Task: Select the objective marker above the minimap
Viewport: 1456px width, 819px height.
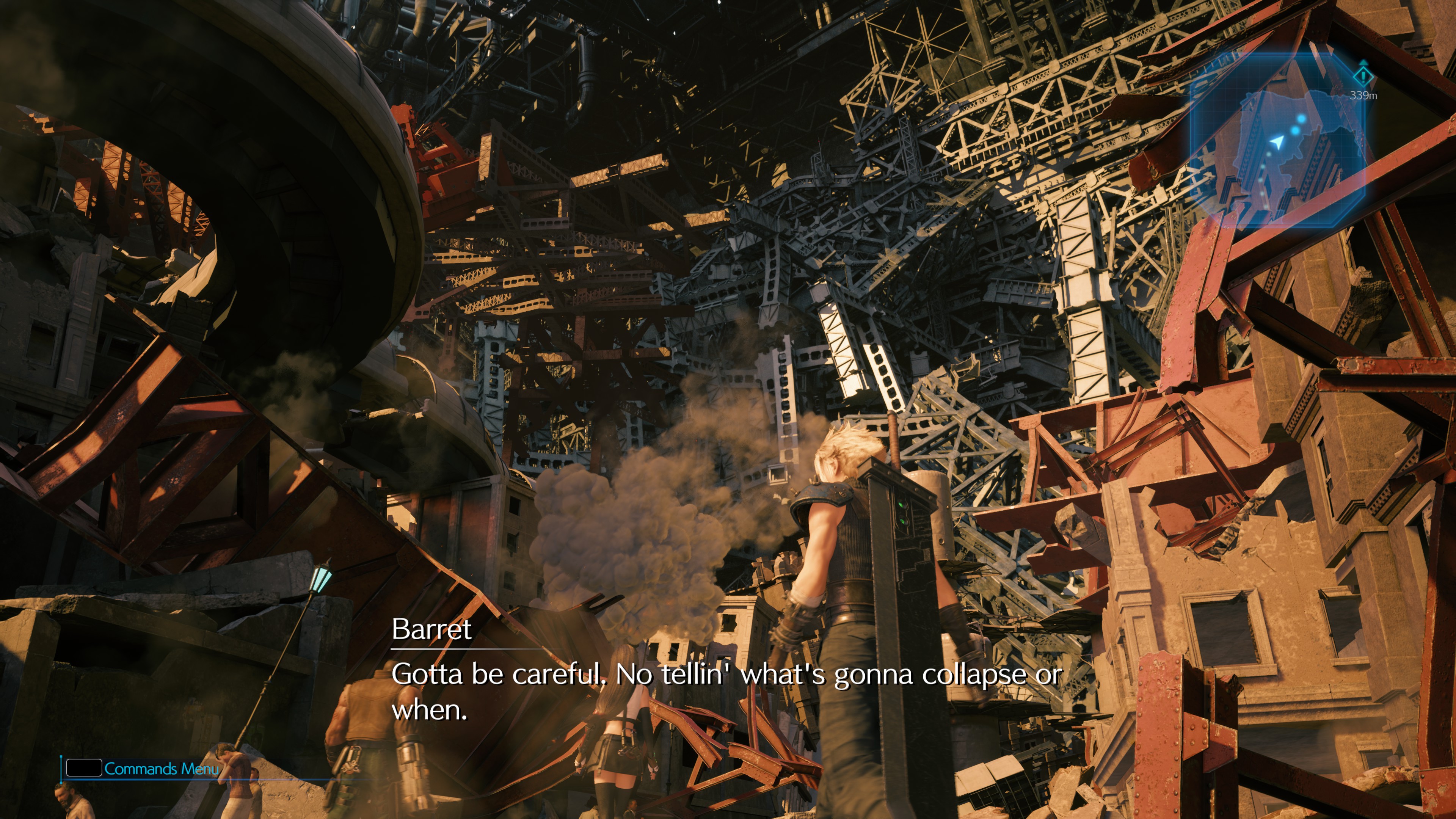Action: [1363, 75]
